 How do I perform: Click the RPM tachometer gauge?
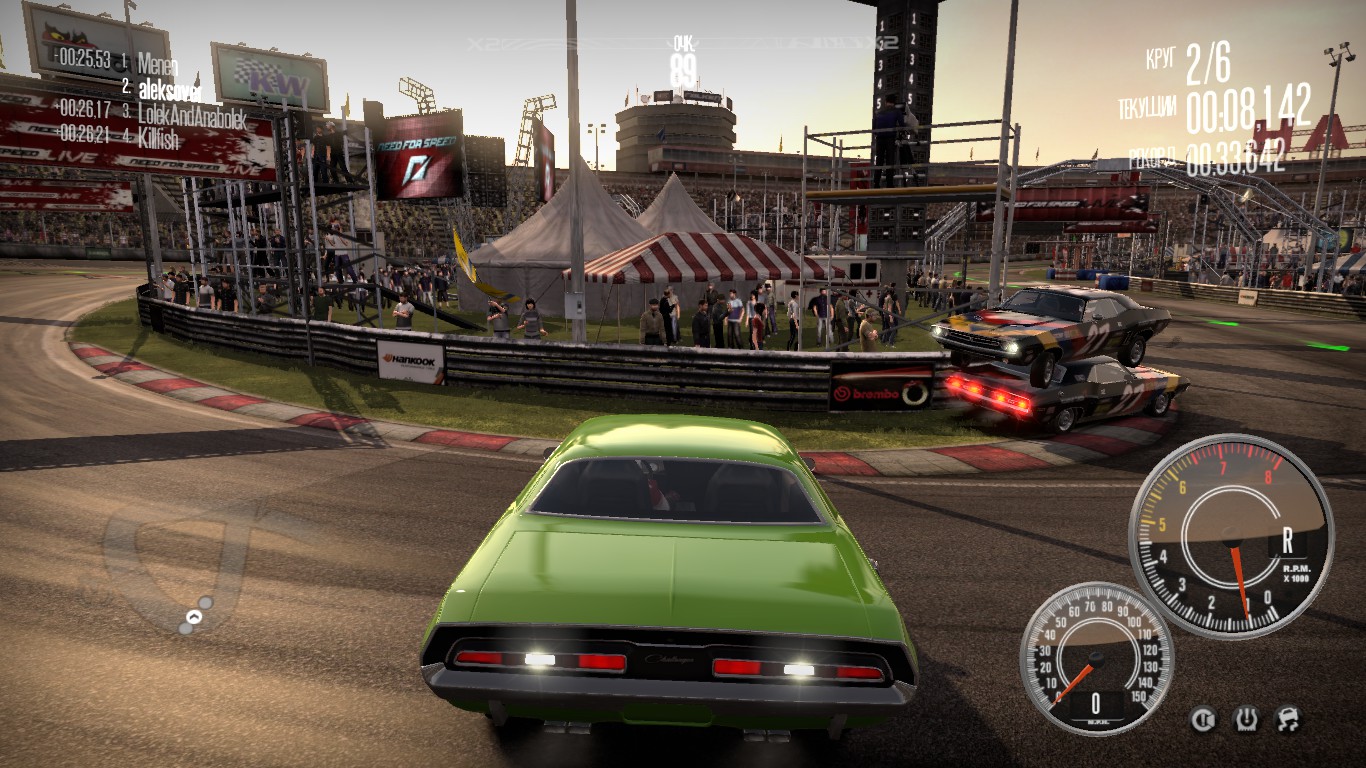tap(1231, 536)
